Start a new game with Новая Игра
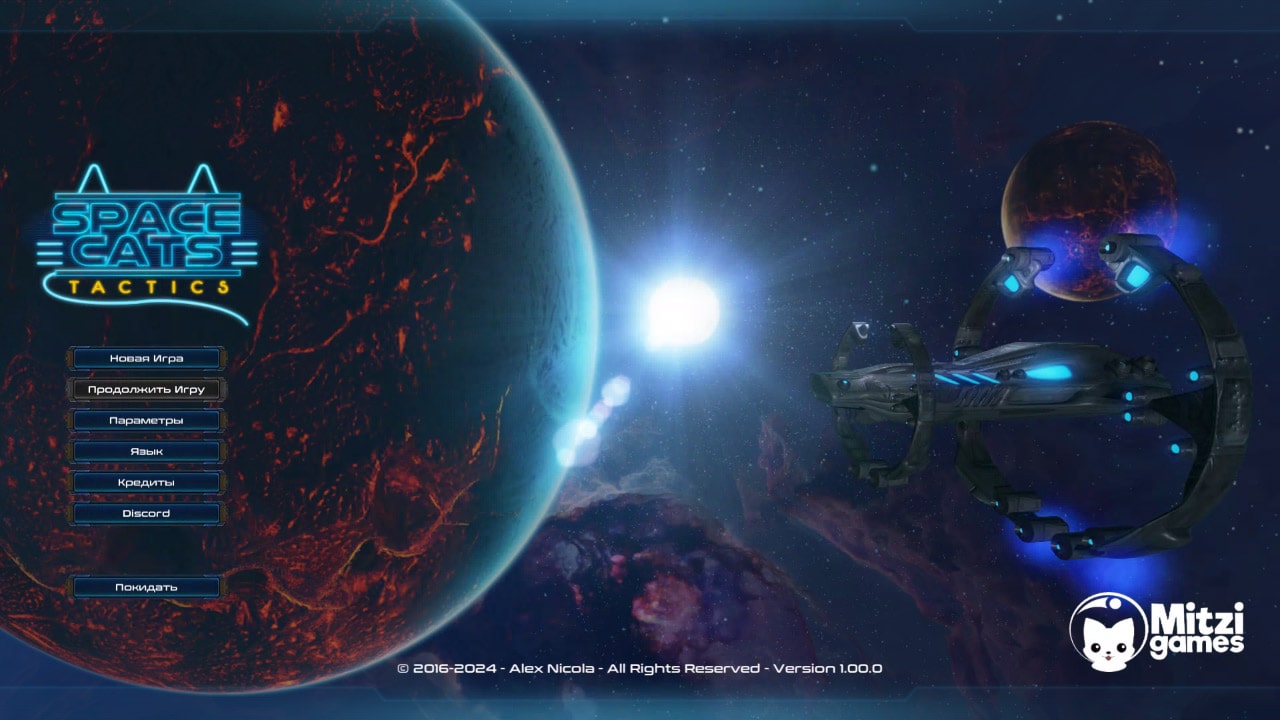The image size is (1280, 720). (147, 357)
